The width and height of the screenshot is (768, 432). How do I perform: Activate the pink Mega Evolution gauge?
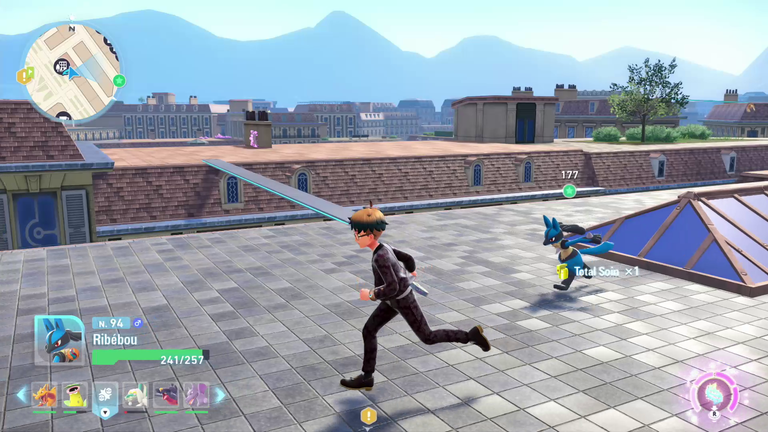(x=714, y=390)
